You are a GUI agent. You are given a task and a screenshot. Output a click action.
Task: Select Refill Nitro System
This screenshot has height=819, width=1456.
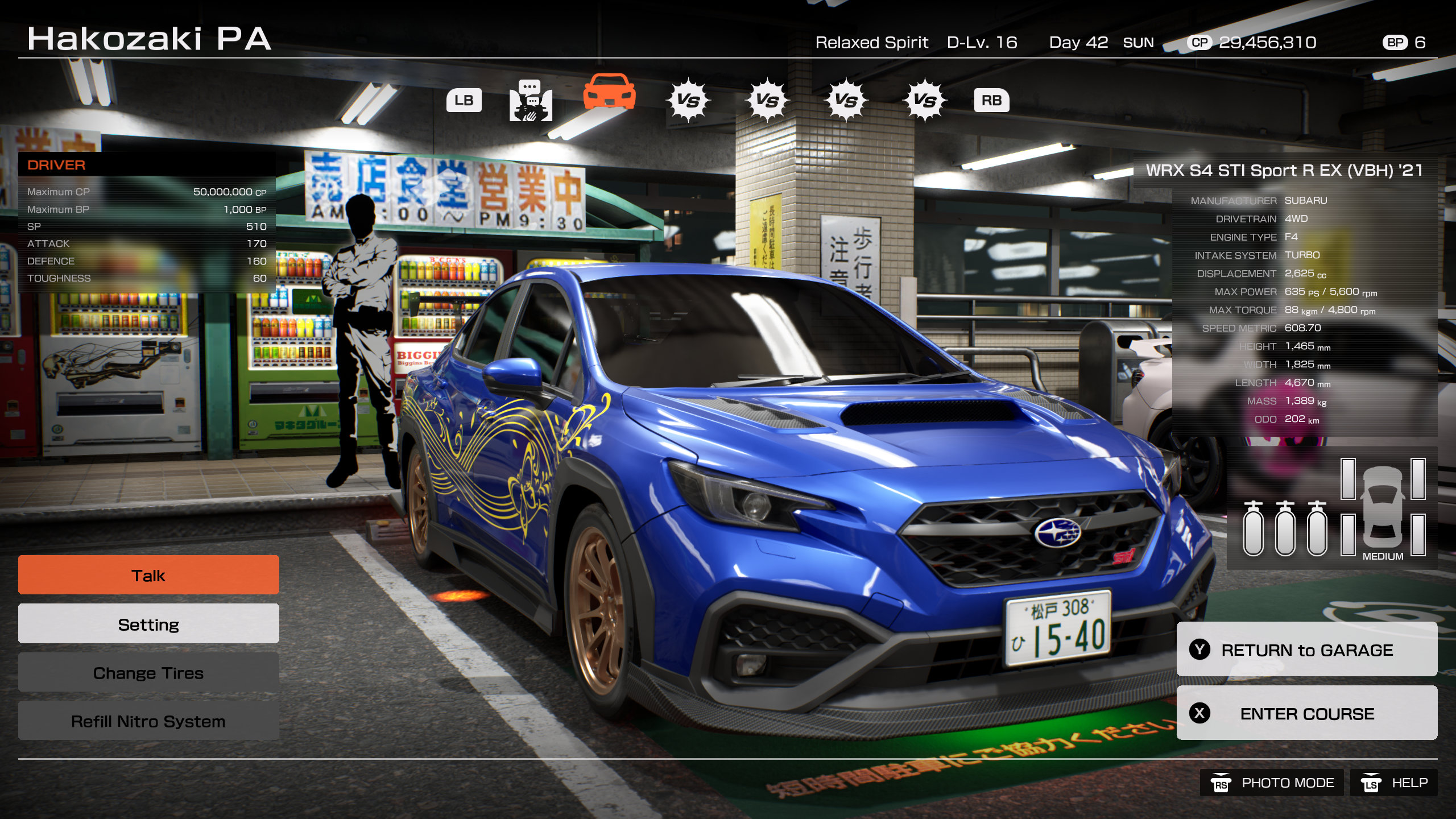click(148, 721)
